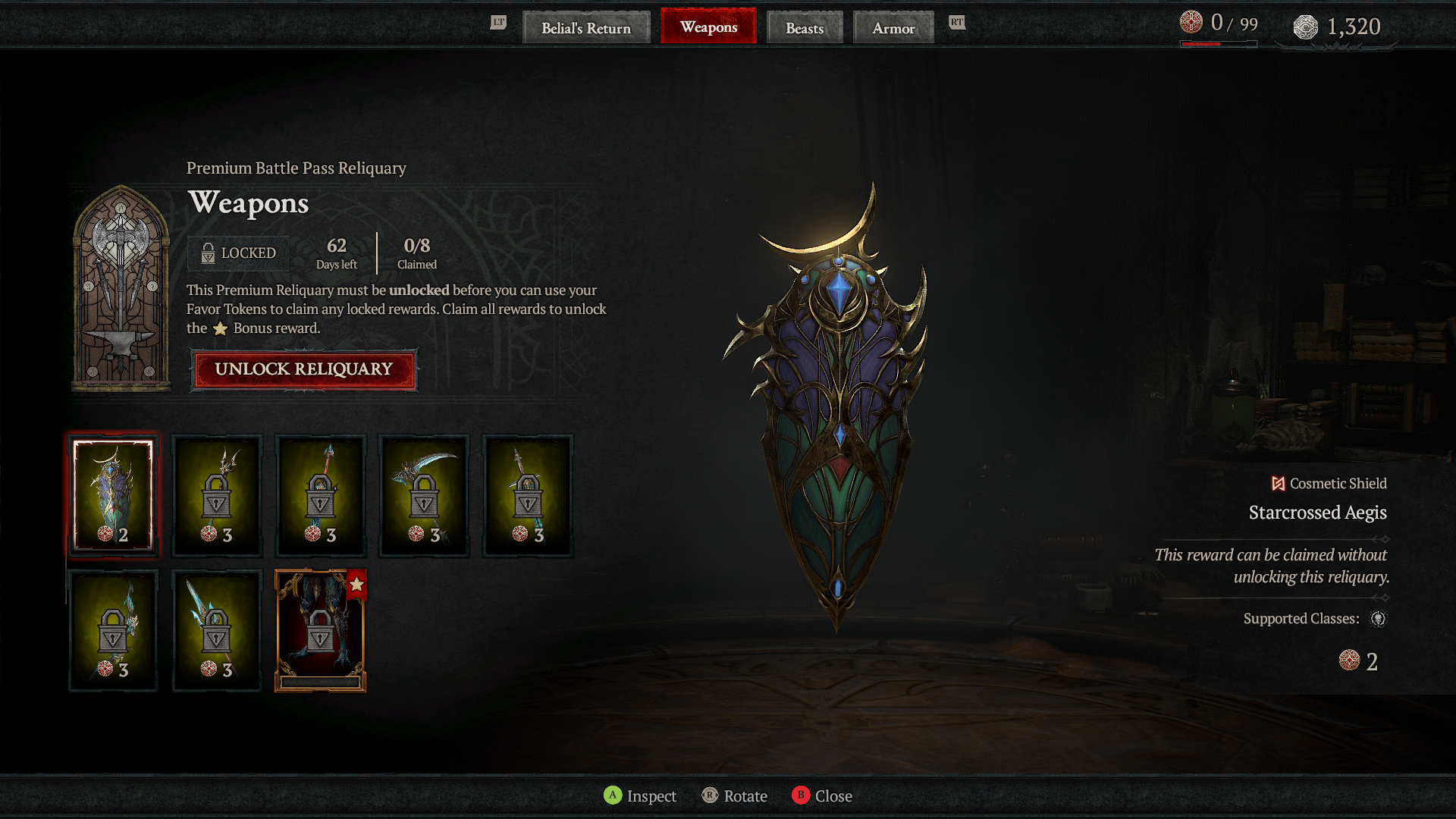Switch to the Belial's Return tab

point(585,28)
